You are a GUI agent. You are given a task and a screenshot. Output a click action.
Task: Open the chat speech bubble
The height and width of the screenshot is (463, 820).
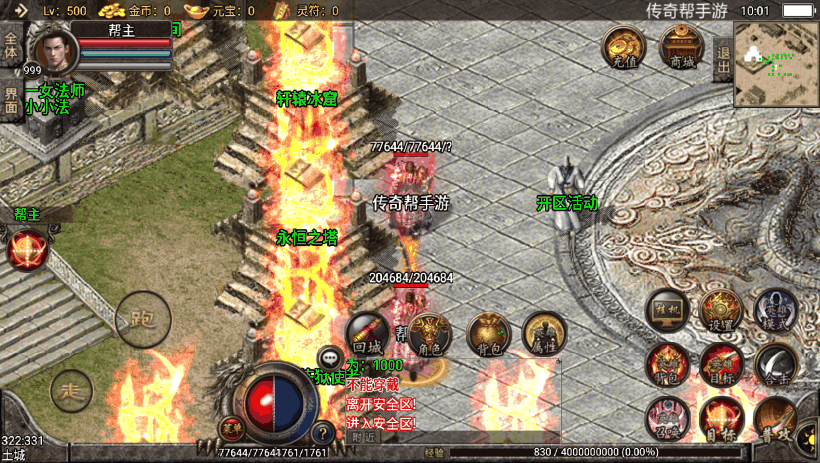click(x=330, y=357)
